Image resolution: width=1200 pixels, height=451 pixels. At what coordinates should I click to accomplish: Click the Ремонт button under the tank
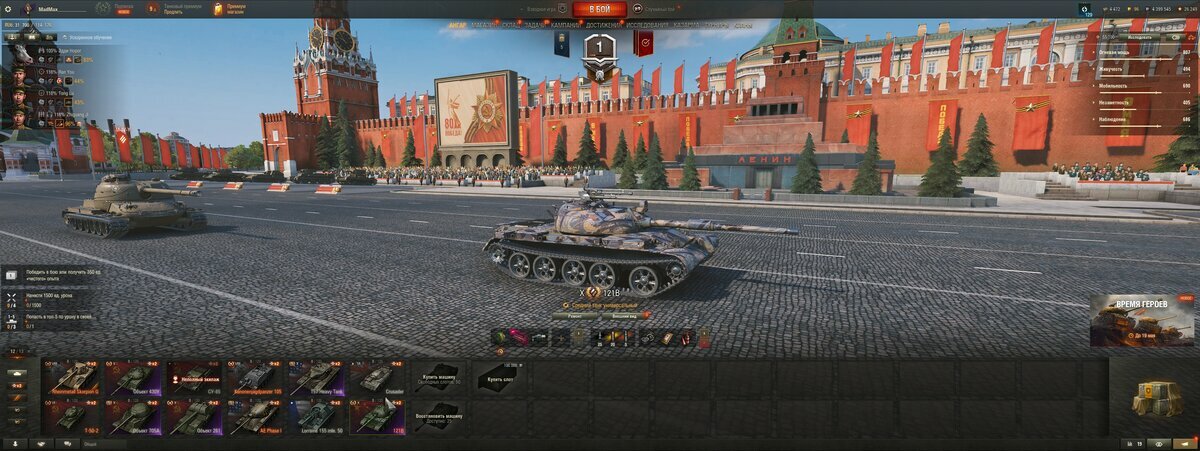575,315
